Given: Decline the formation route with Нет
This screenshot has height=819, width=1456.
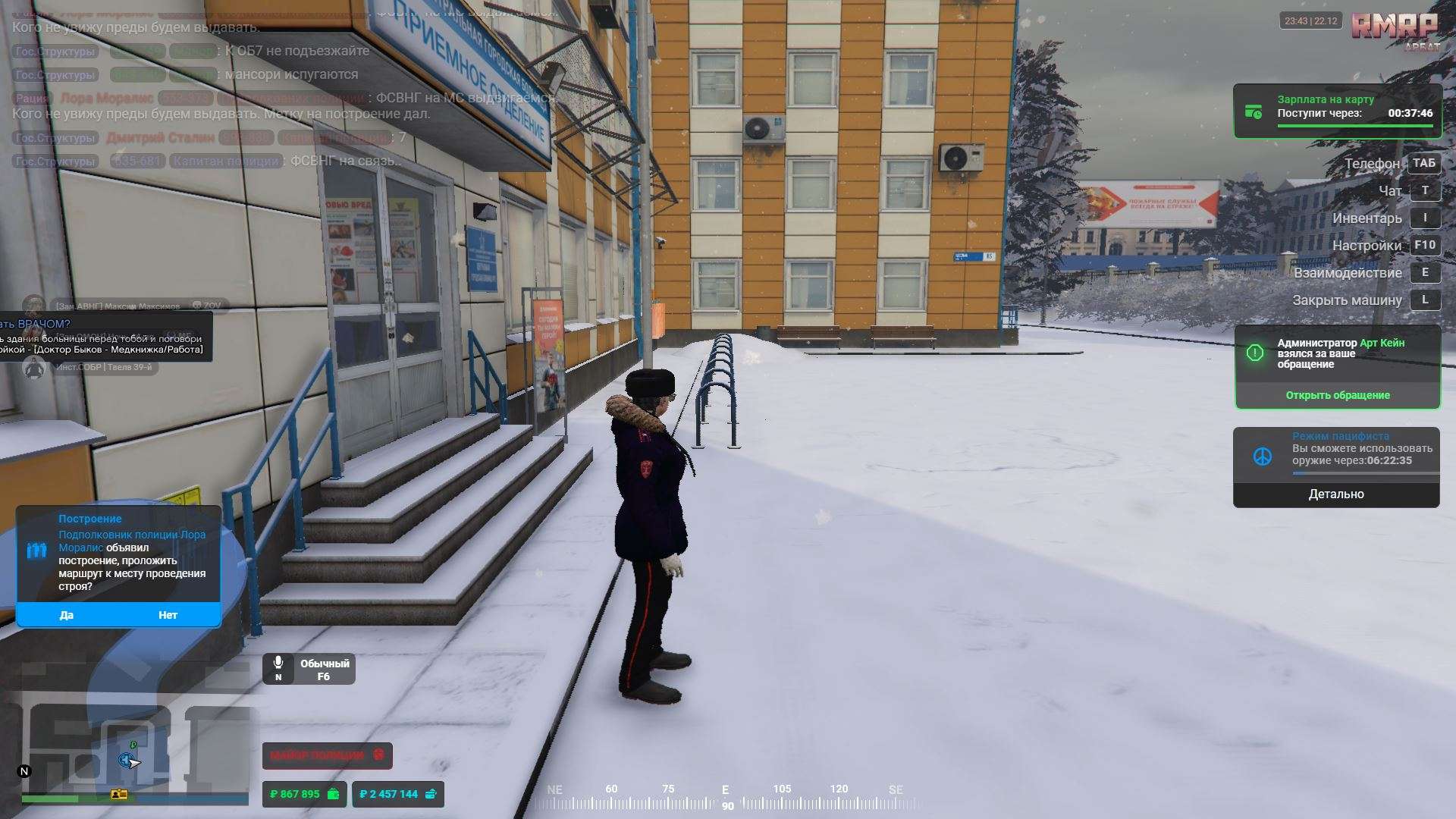Looking at the screenshot, I should [168, 615].
